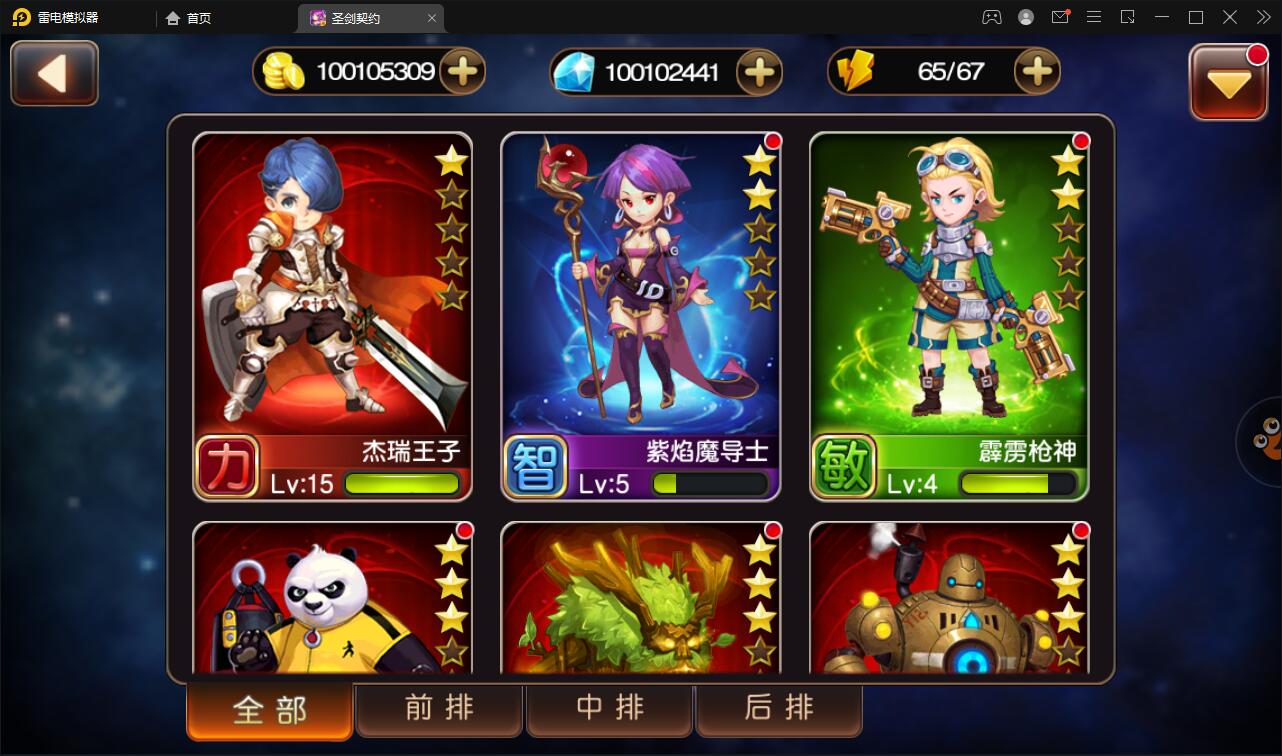Screen dimensions: 1282x756
Task: Select the 紫焰魔导士 hero portrait
Action: click(x=640, y=300)
